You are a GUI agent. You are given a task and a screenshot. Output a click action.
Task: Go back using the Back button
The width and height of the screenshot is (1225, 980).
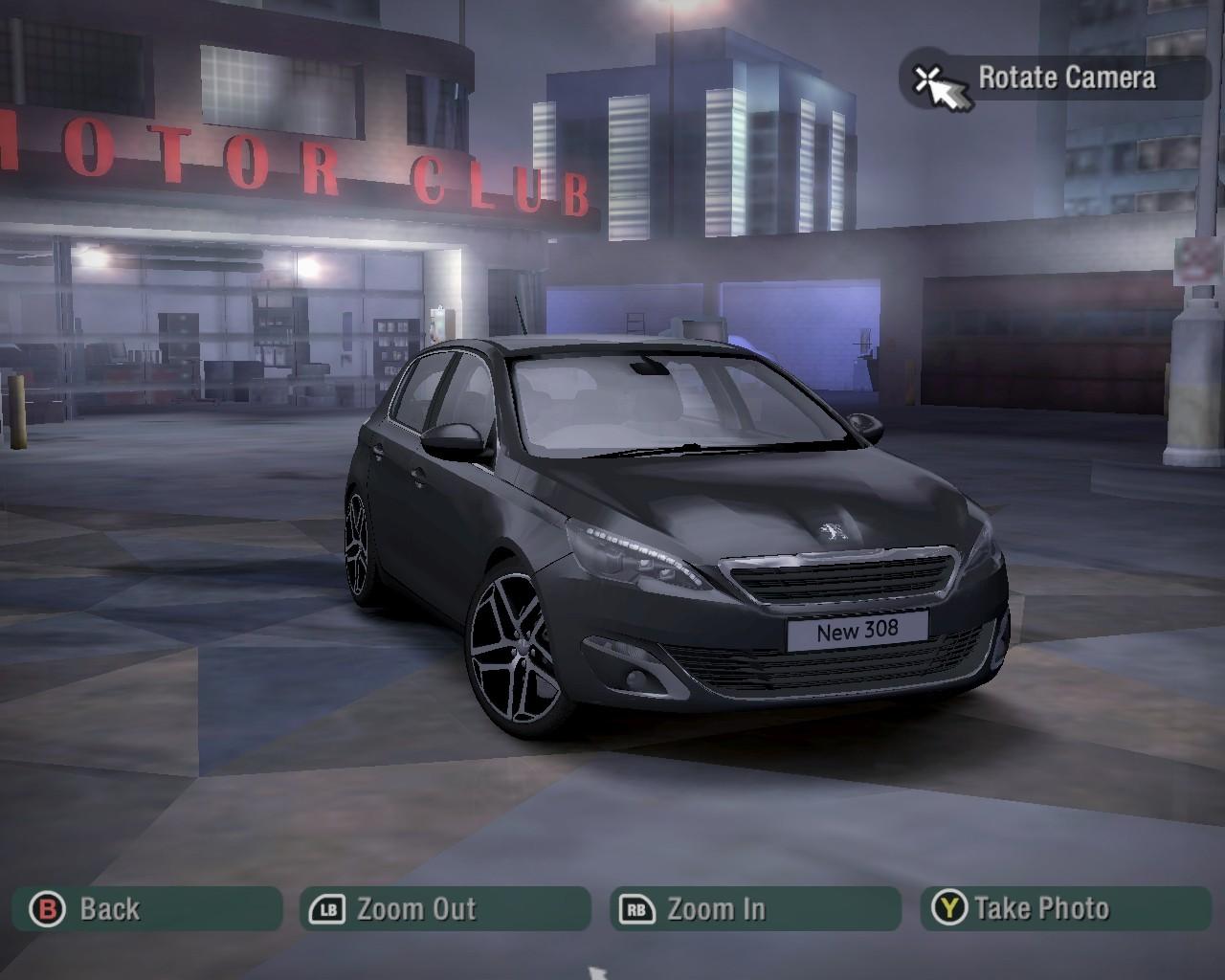click(145, 908)
